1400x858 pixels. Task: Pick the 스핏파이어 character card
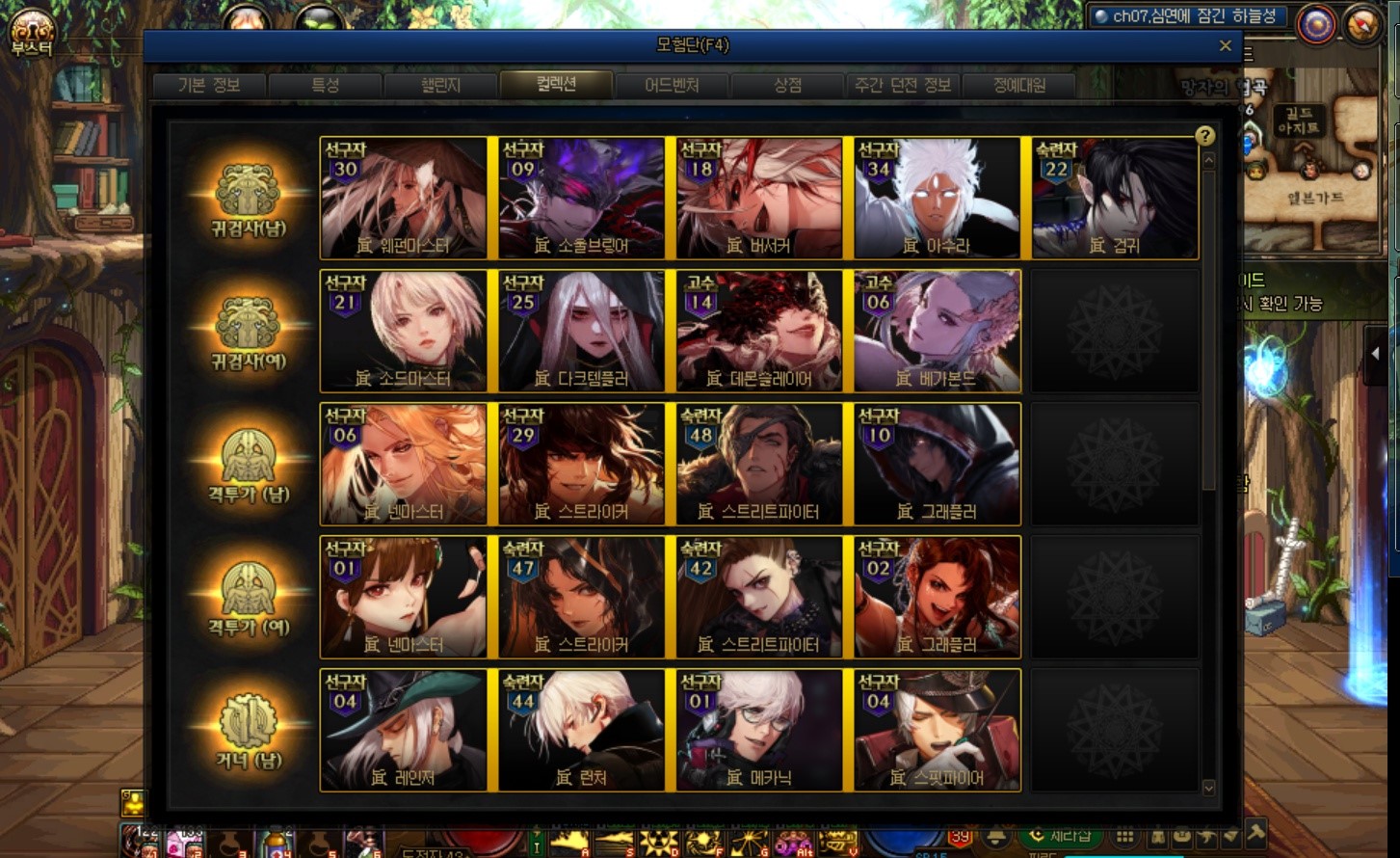pos(938,731)
